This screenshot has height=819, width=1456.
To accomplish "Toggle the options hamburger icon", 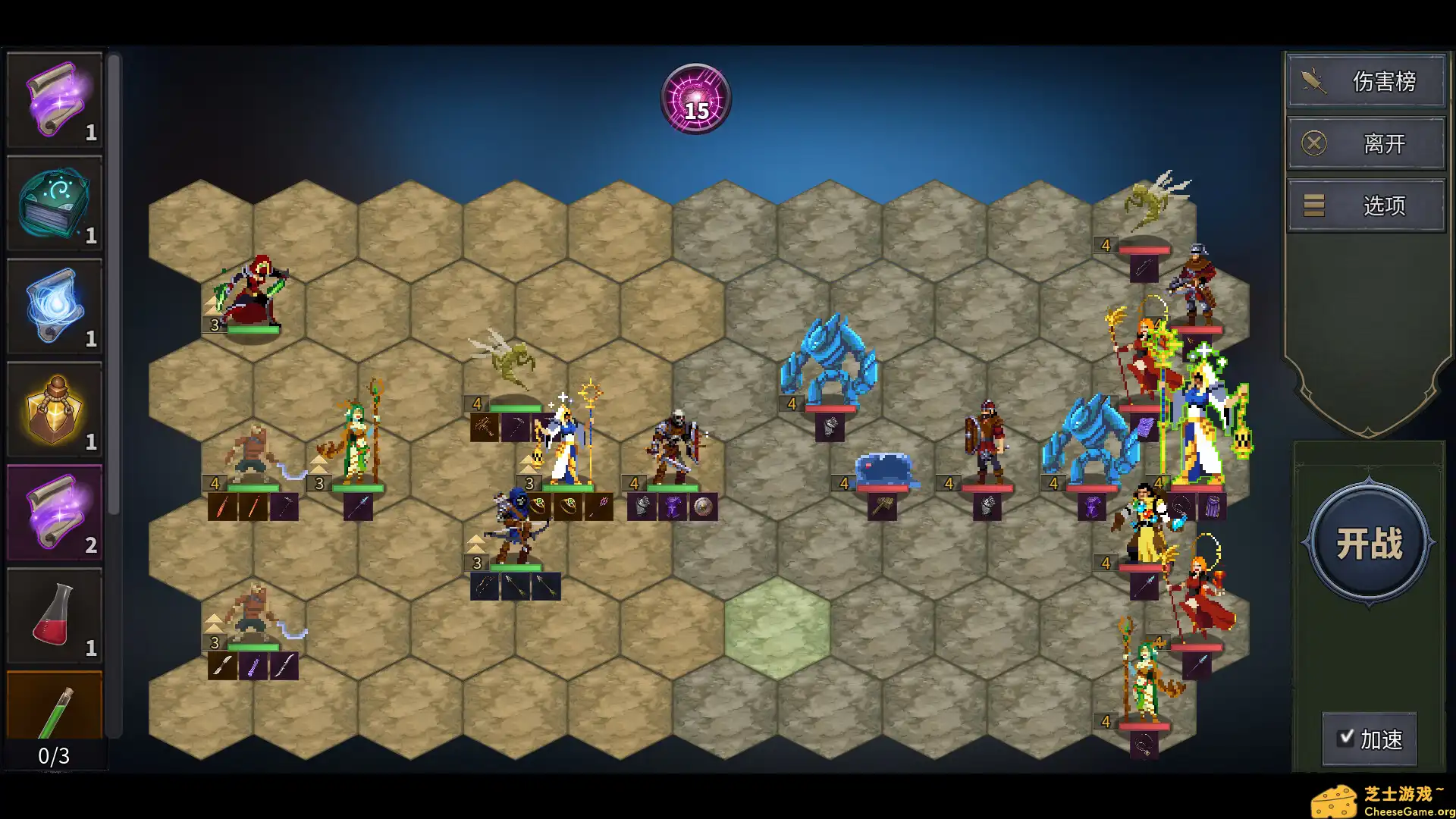I will [x=1313, y=205].
